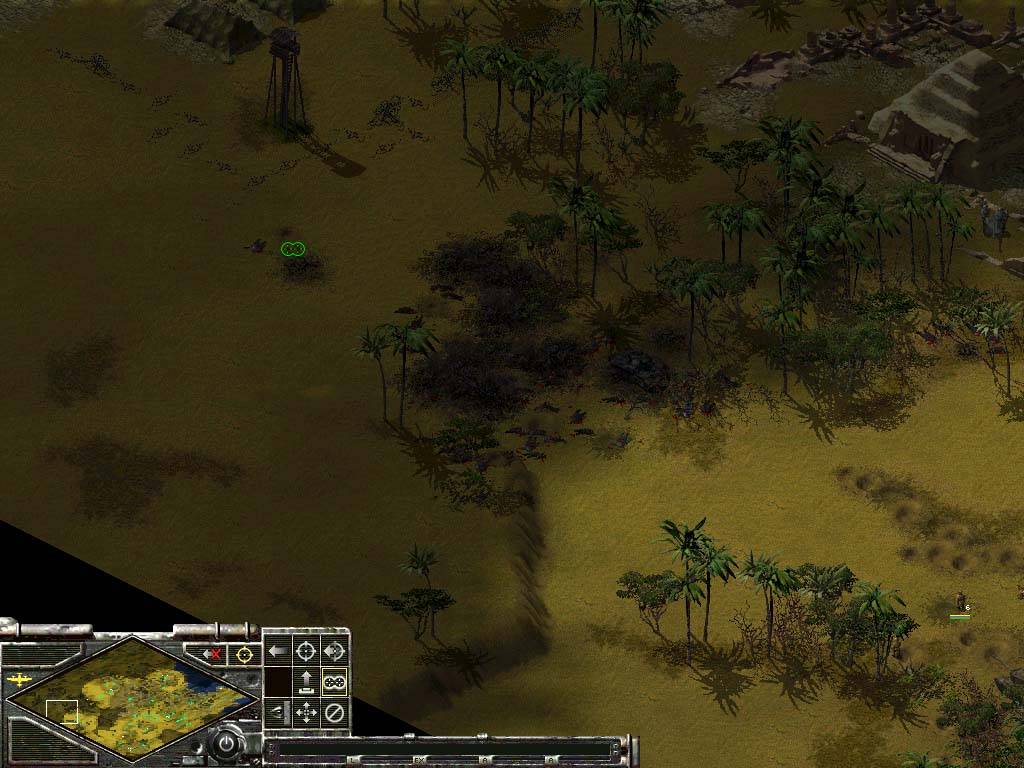This screenshot has height=768, width=1024.
Task: Click the arrow with red X button
Action: [211, 654]
